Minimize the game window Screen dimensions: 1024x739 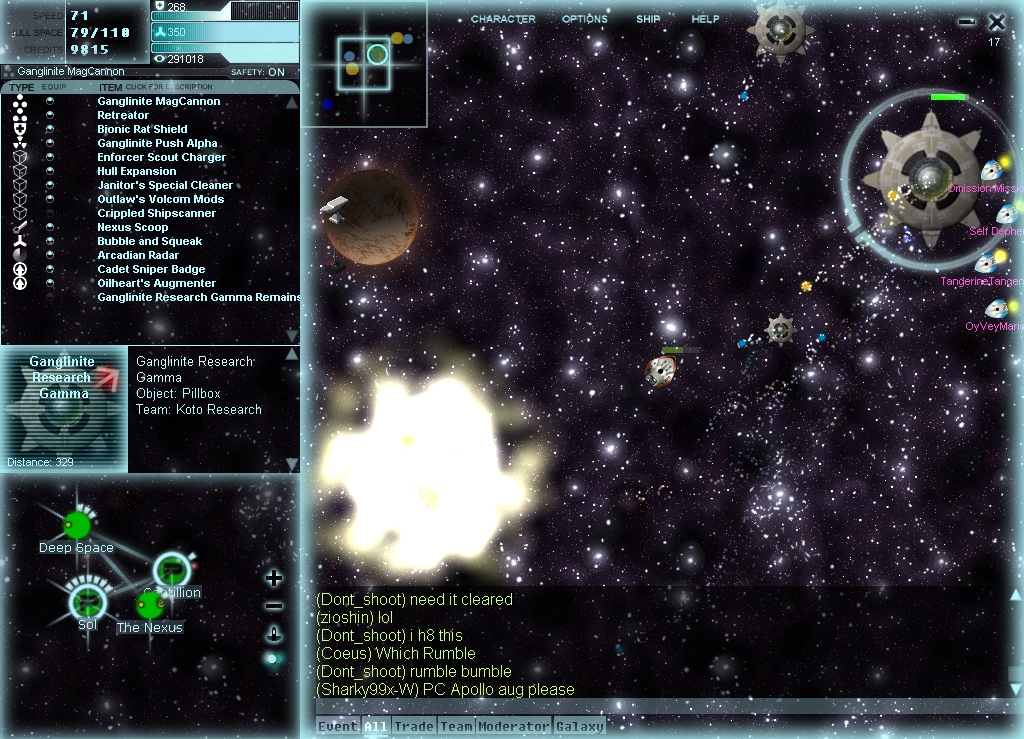(x=966, y=22)
